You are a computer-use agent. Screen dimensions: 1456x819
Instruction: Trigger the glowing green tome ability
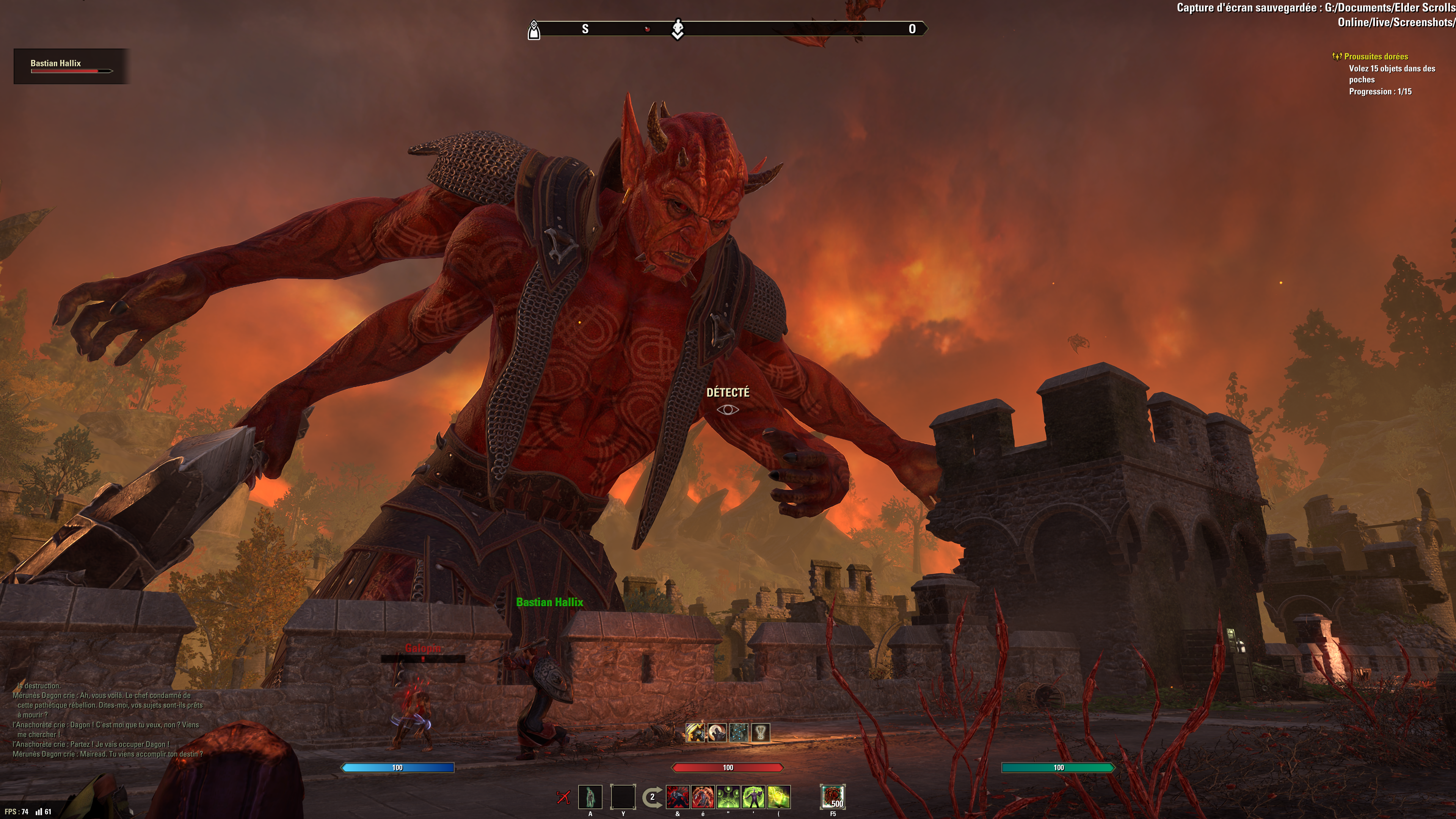pyautogui.click(x=779, y=797)
